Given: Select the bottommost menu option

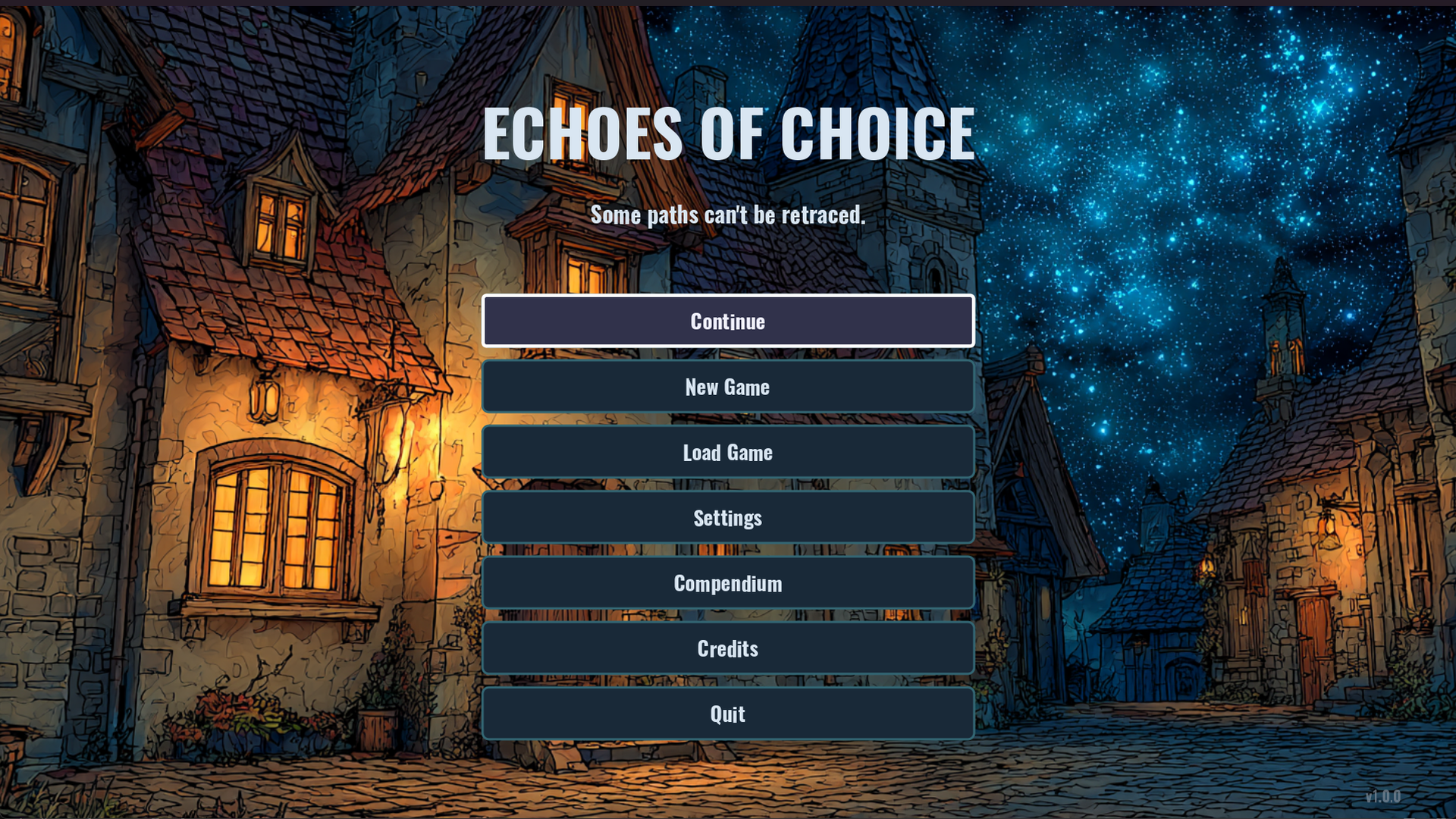Looking at the screenshot, I should pyautogui.click(x=727, y=713).
